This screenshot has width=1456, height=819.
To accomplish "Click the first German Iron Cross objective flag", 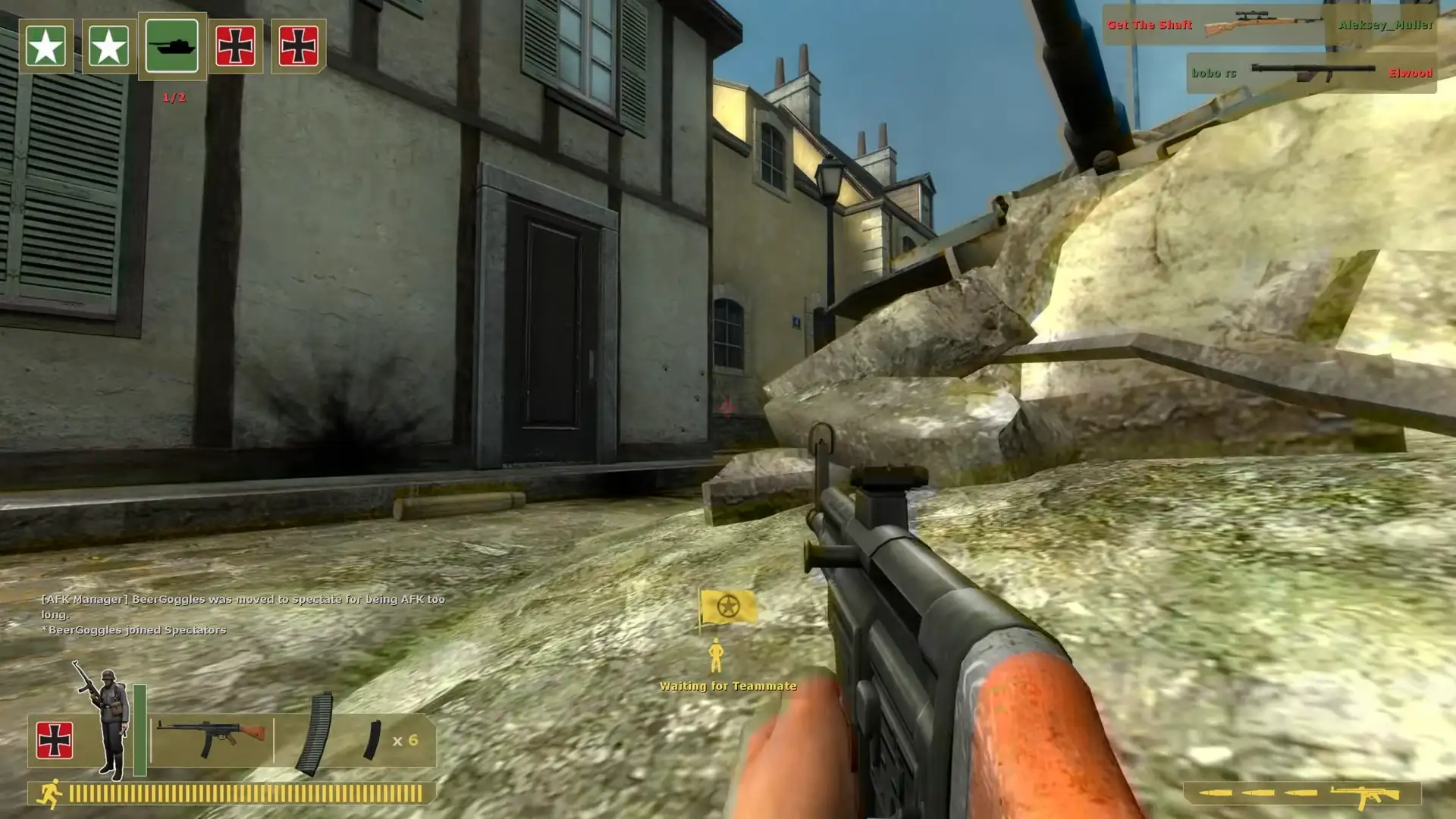I will [237, 47].
